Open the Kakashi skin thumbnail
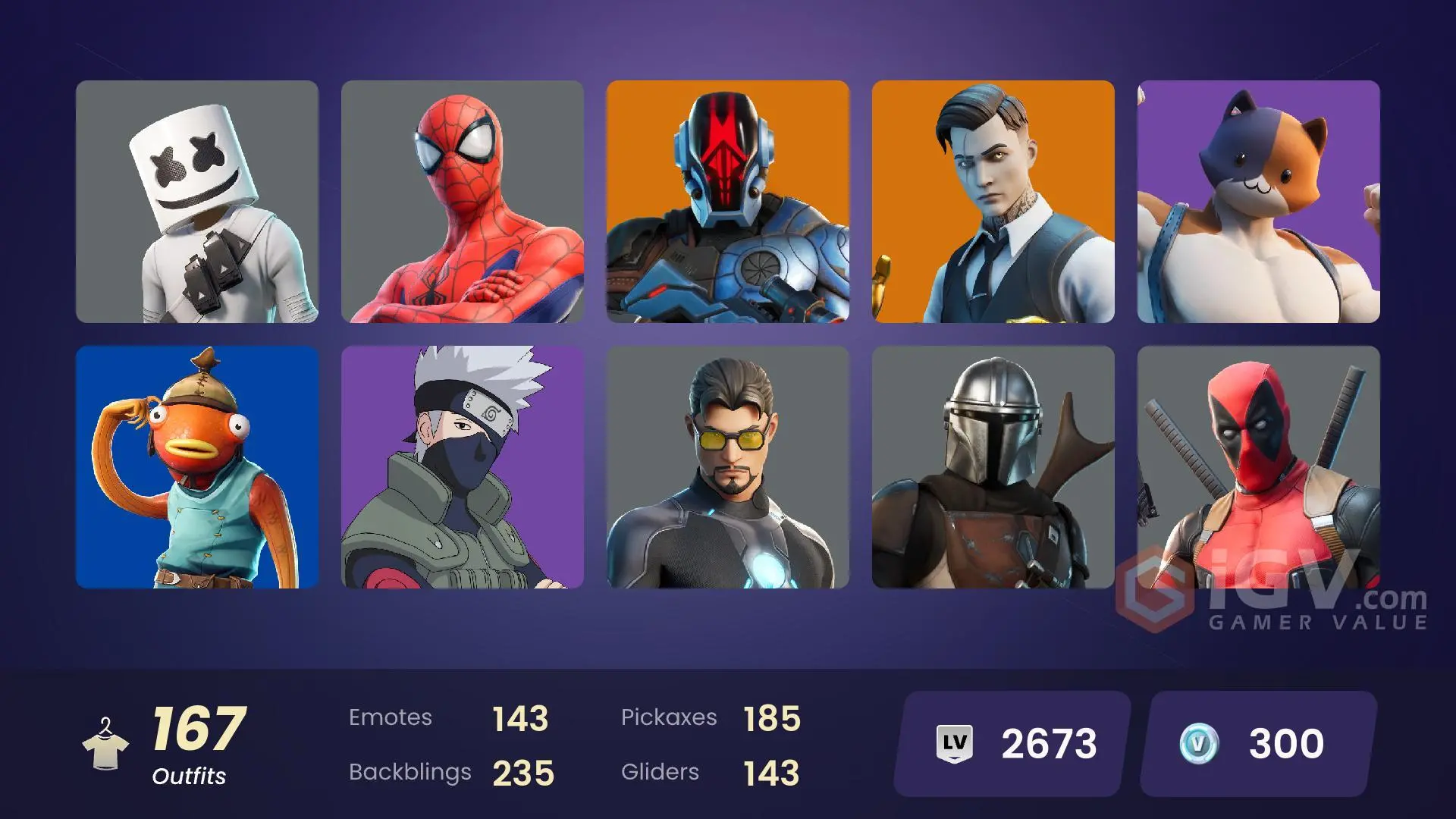Screen dimensions: 1456x819 coord(463,470)
